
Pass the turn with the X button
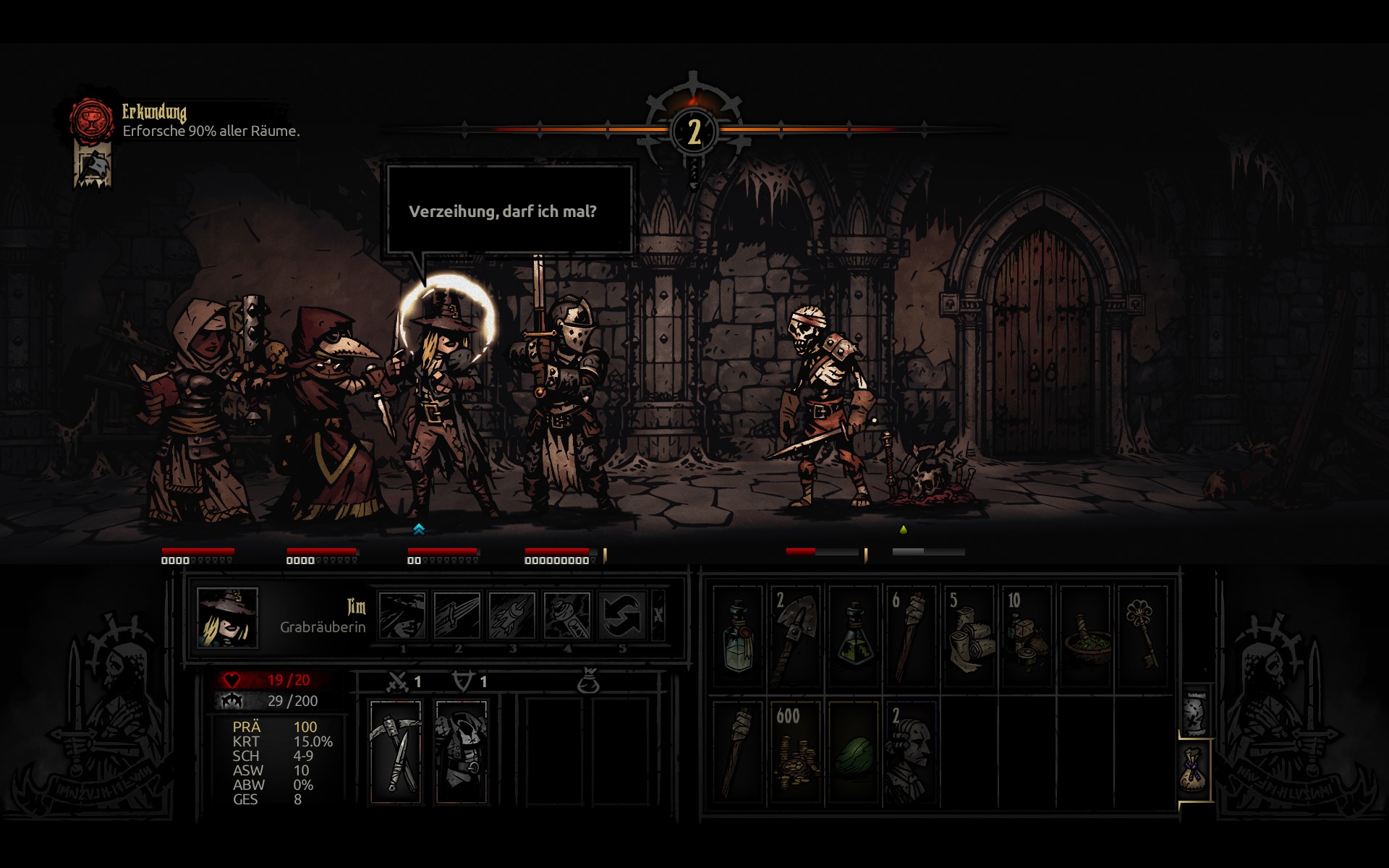point(658,616)
